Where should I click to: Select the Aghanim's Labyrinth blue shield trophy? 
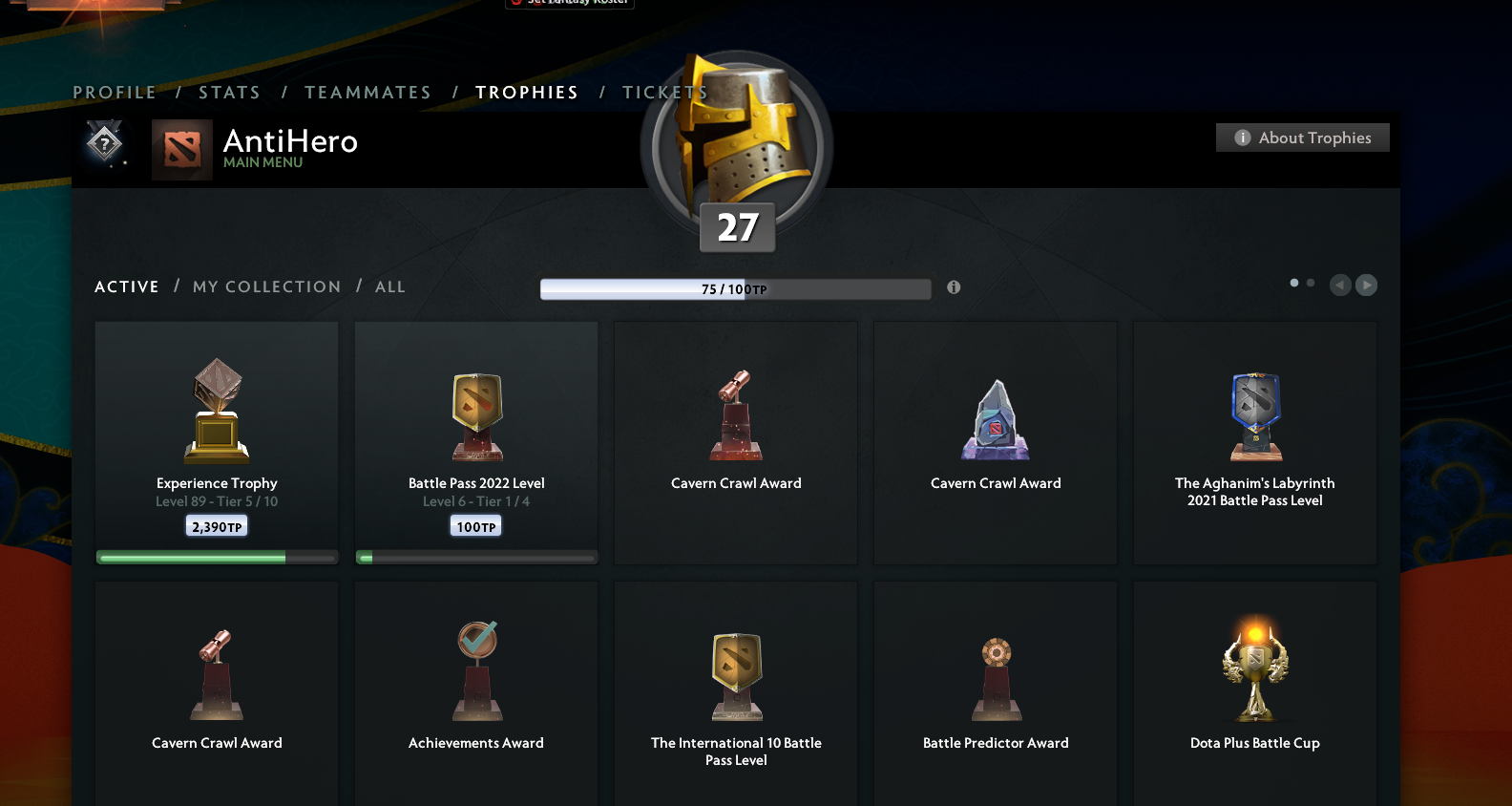pyautogui.click(x=1254, y=416)
